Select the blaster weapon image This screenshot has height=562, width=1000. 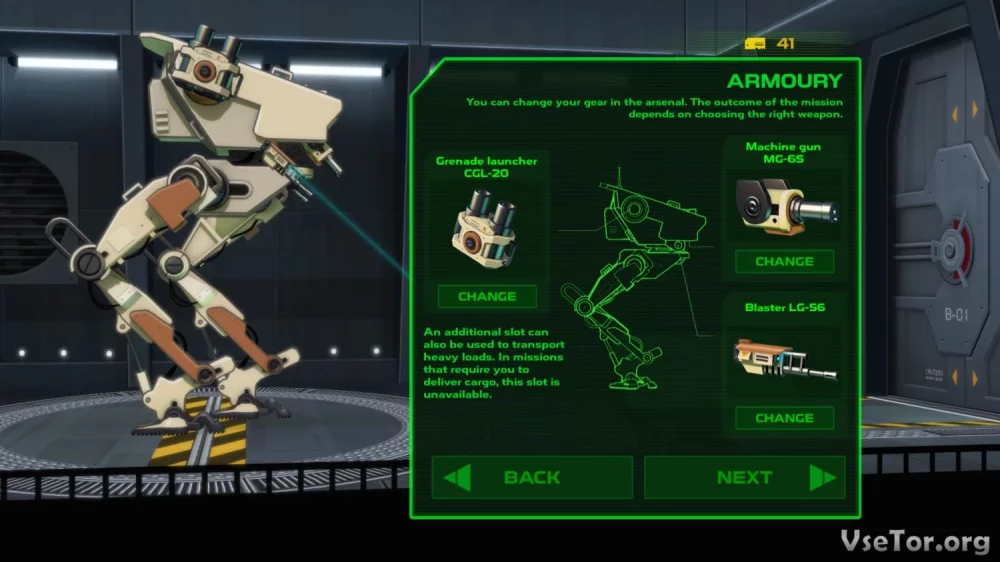click(x=785, y=362)
